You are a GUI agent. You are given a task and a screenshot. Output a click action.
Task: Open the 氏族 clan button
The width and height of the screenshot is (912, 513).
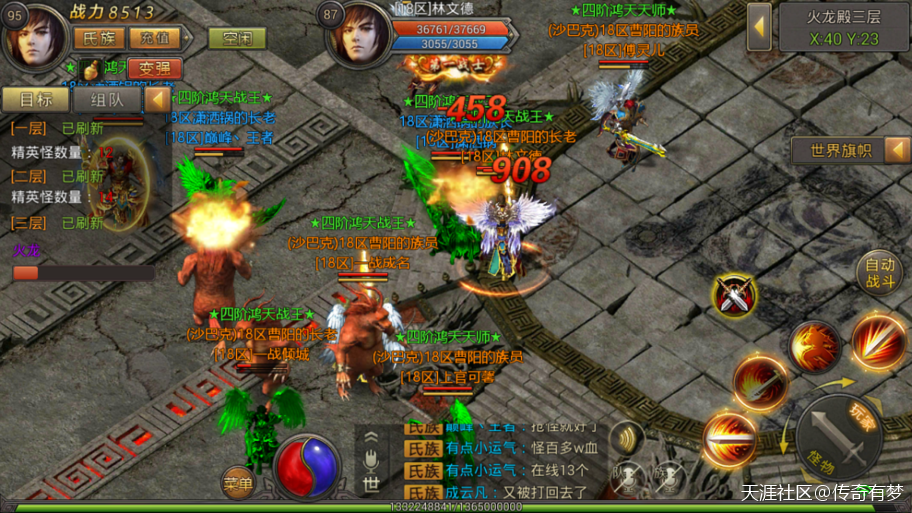(x=98, y=38)
